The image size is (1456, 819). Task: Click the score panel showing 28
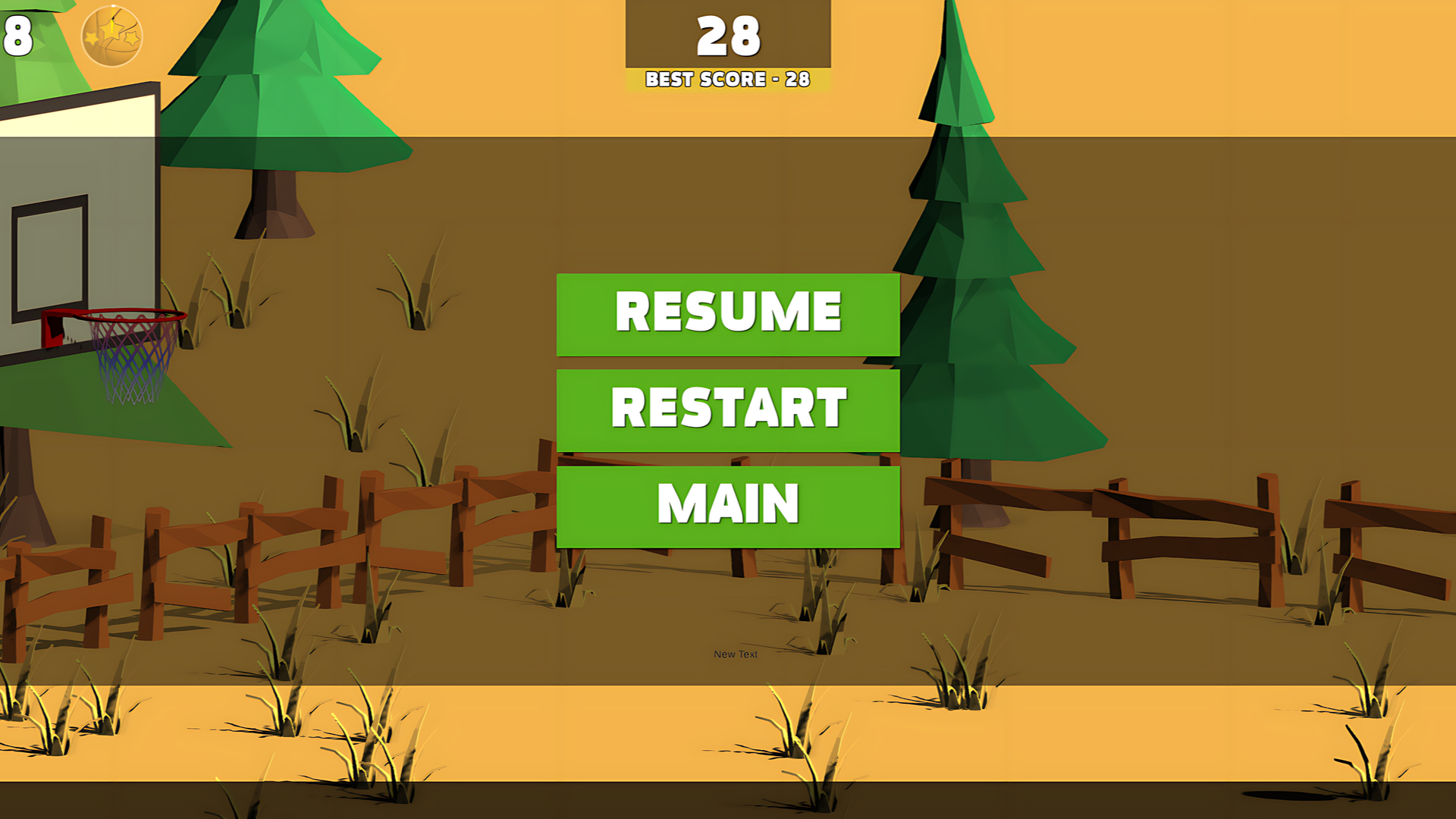coord(728,34)
